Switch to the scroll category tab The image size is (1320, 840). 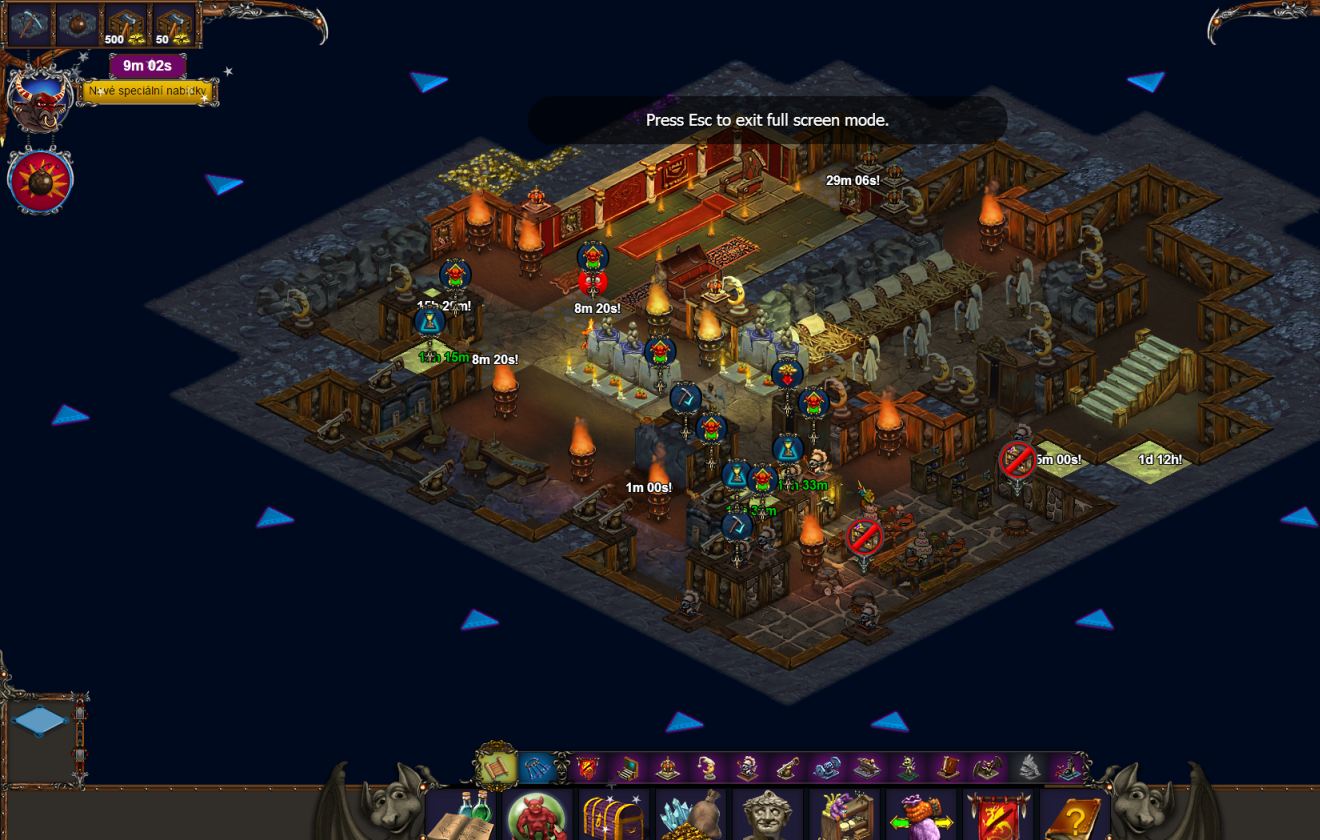tap(497, 768)
